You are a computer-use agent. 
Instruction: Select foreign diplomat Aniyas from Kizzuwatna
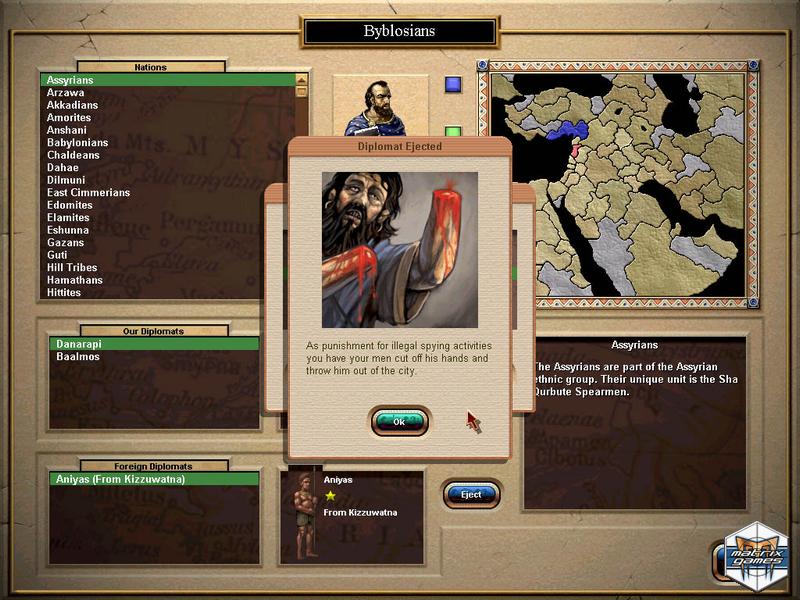coord(120,479)
